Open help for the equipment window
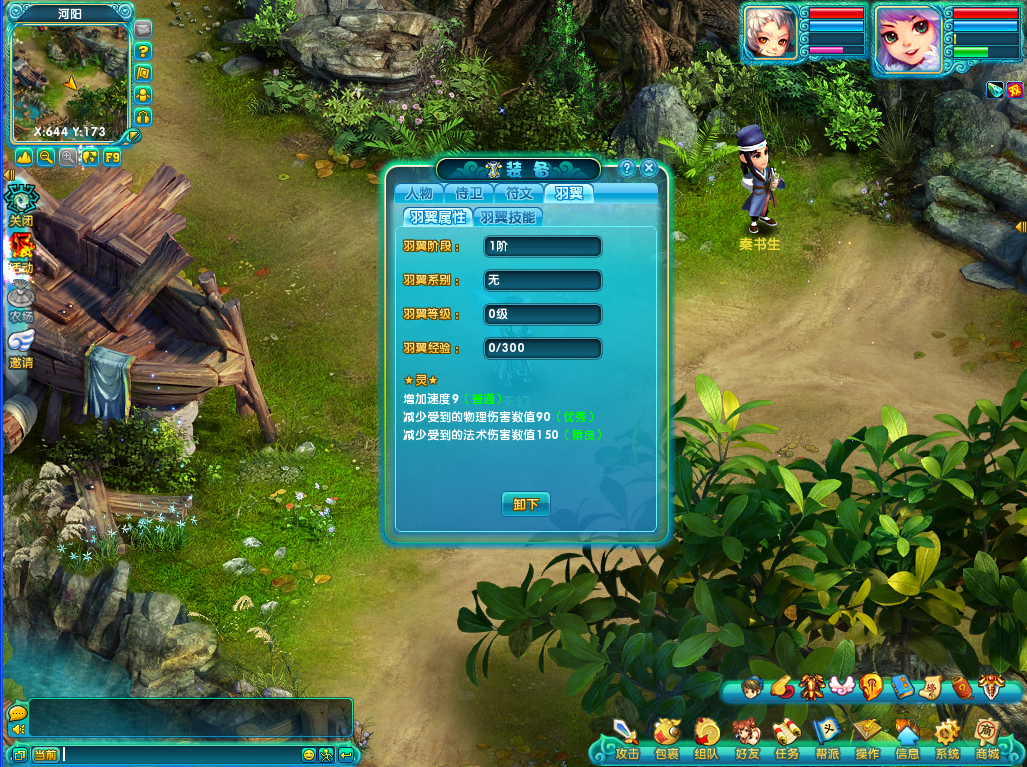1027x767 pixels. point(627,168)
